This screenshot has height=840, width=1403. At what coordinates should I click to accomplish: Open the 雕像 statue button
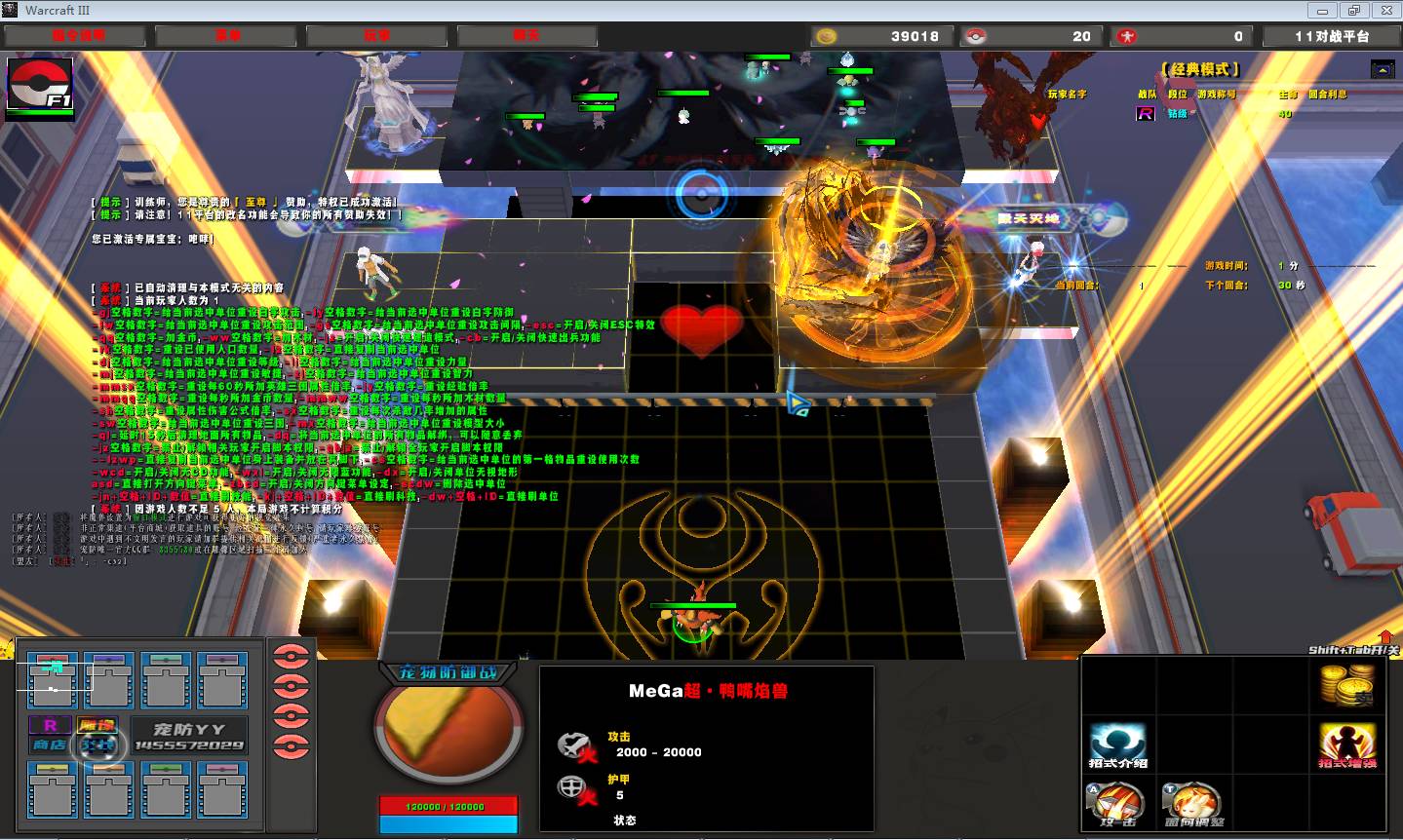[97, 725]
